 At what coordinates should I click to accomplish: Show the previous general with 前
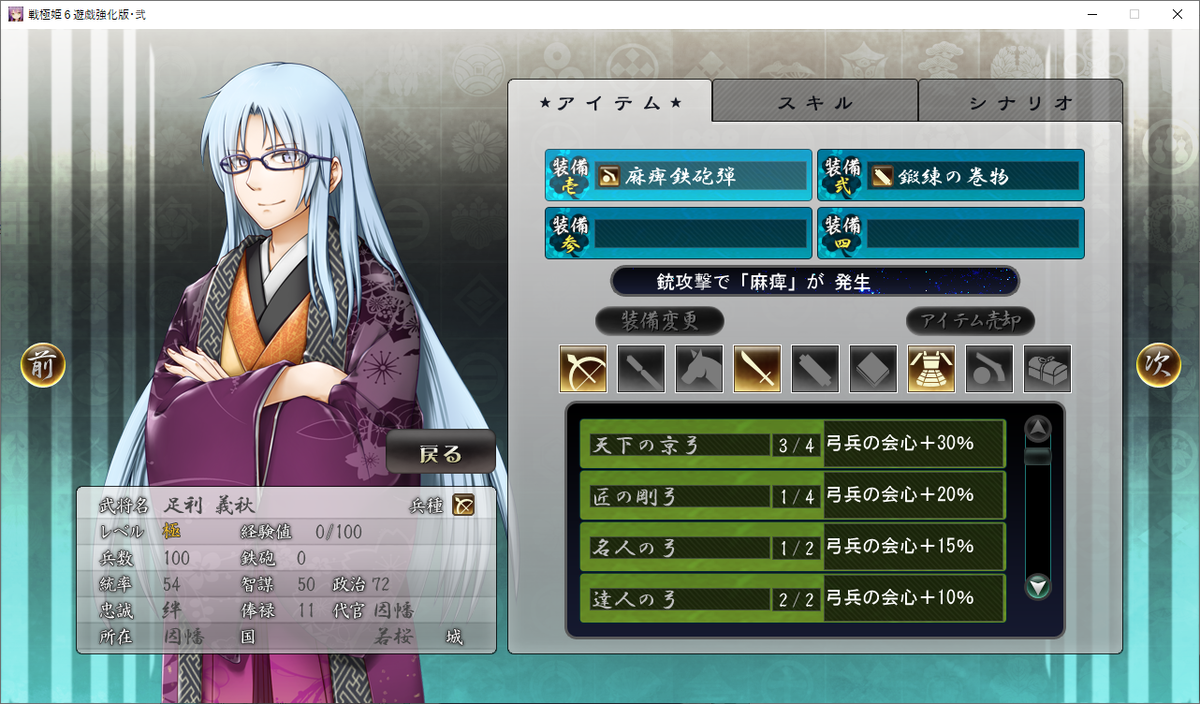[x=43, y=366]
